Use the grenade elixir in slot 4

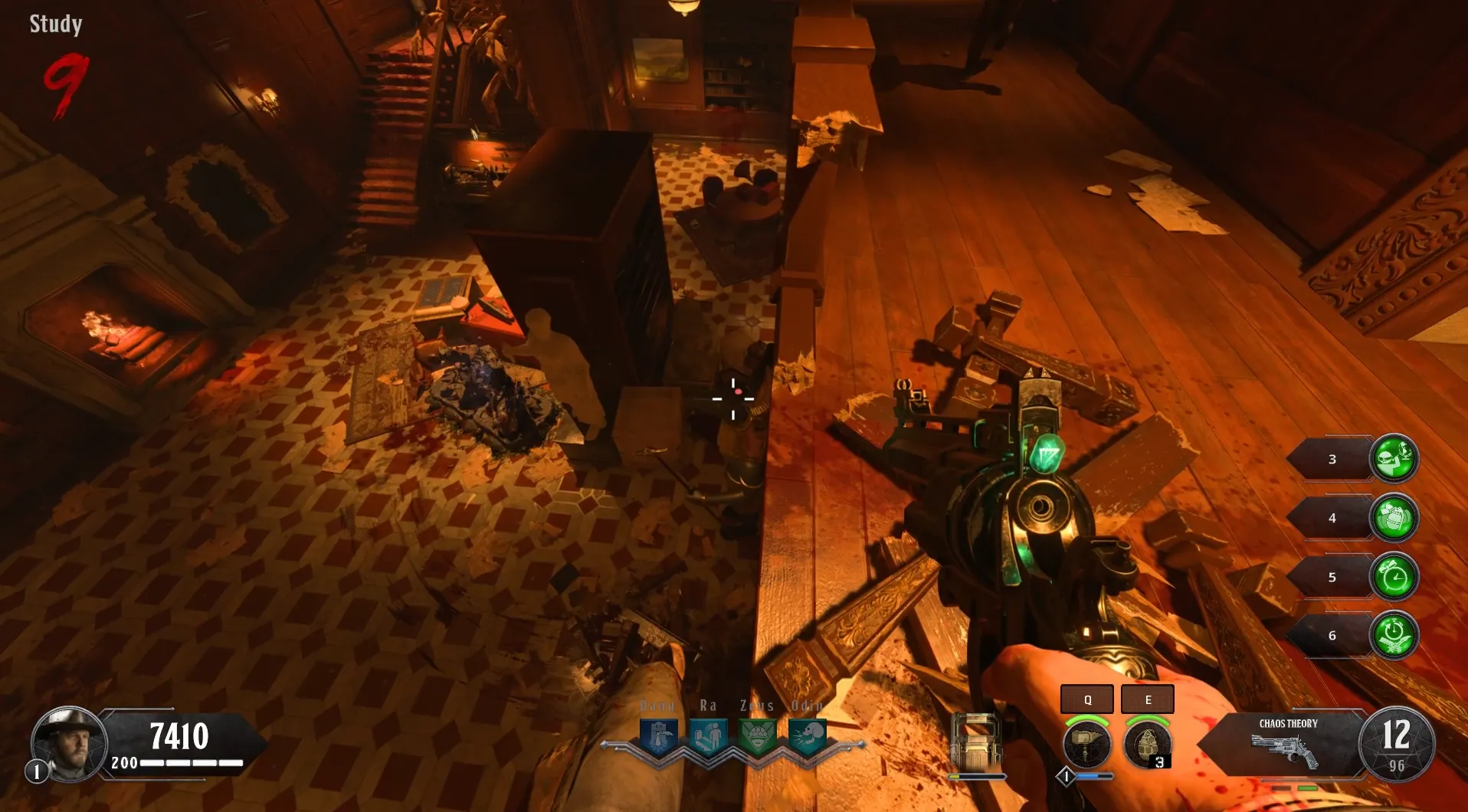click(x=1394, y=517)
